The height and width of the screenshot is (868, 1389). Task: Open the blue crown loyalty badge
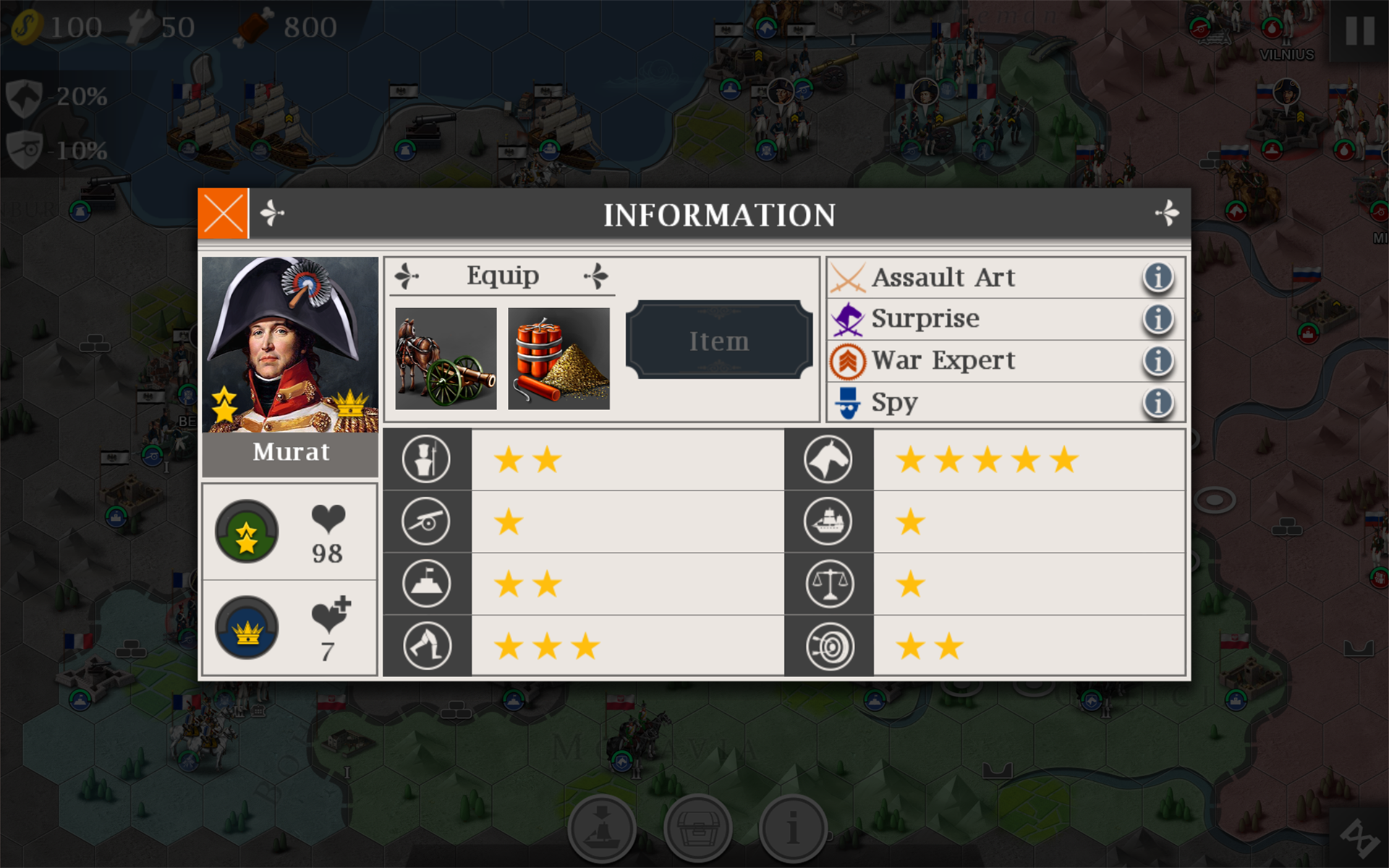coord(247,628)
